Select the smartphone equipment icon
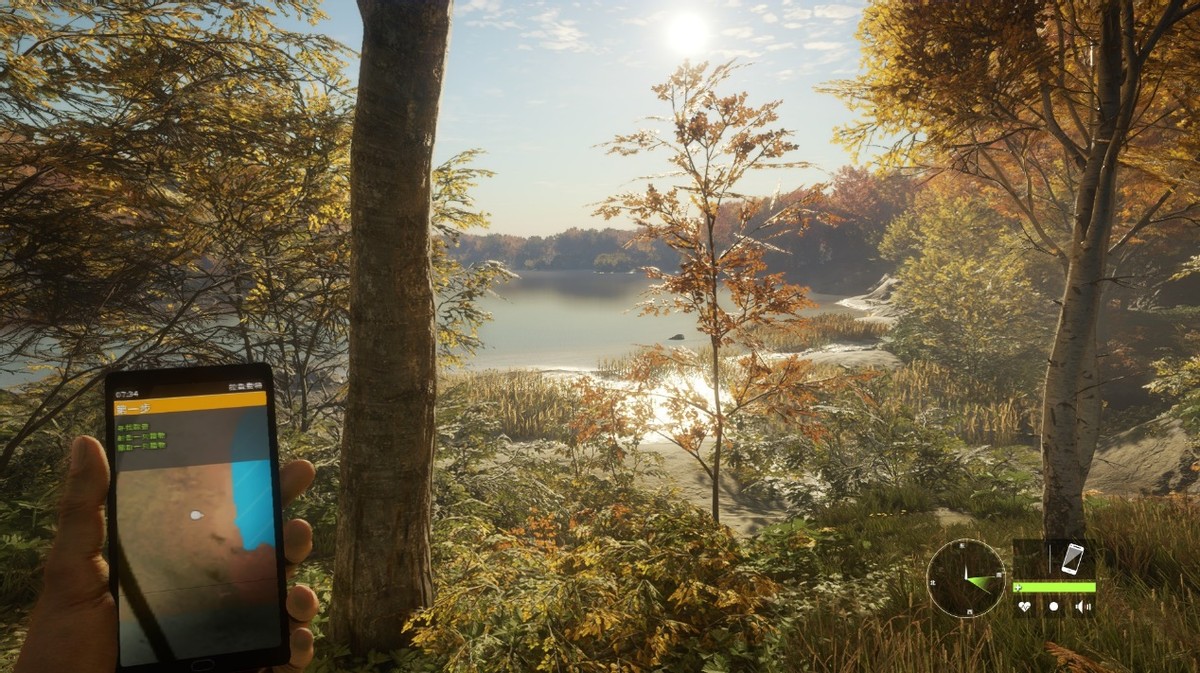The image size is (1200, 673). coord(1072,558)
